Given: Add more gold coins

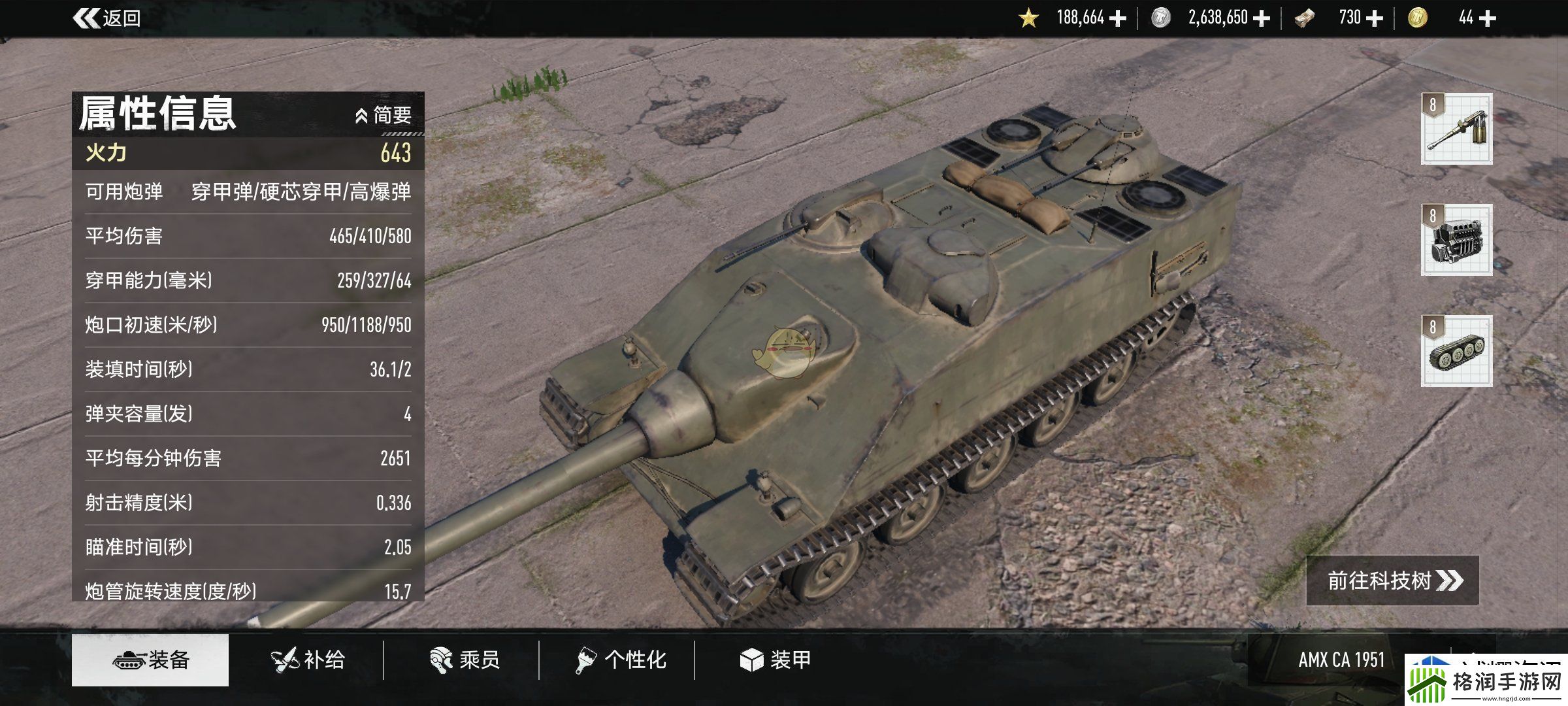Looking at the screenshot, I should (x=1487, y=18).
